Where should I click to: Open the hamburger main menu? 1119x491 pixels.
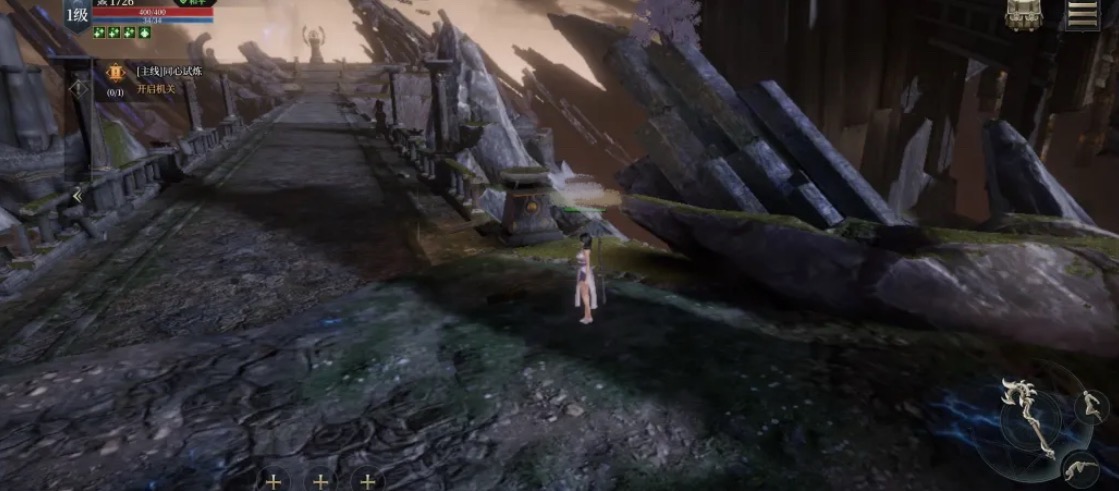coord(1082,13)
